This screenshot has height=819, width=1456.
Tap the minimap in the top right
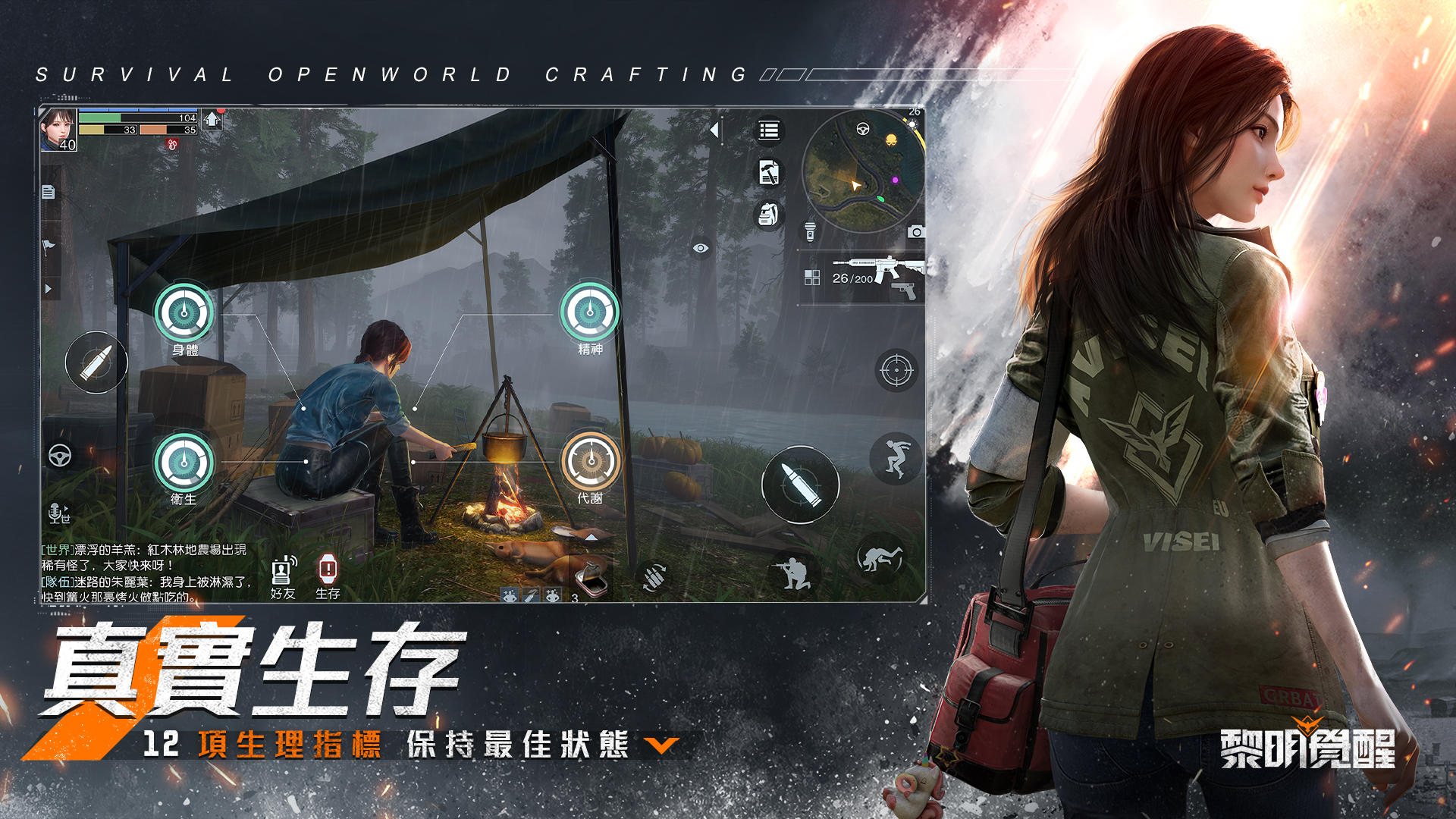[x=865, y=167]
